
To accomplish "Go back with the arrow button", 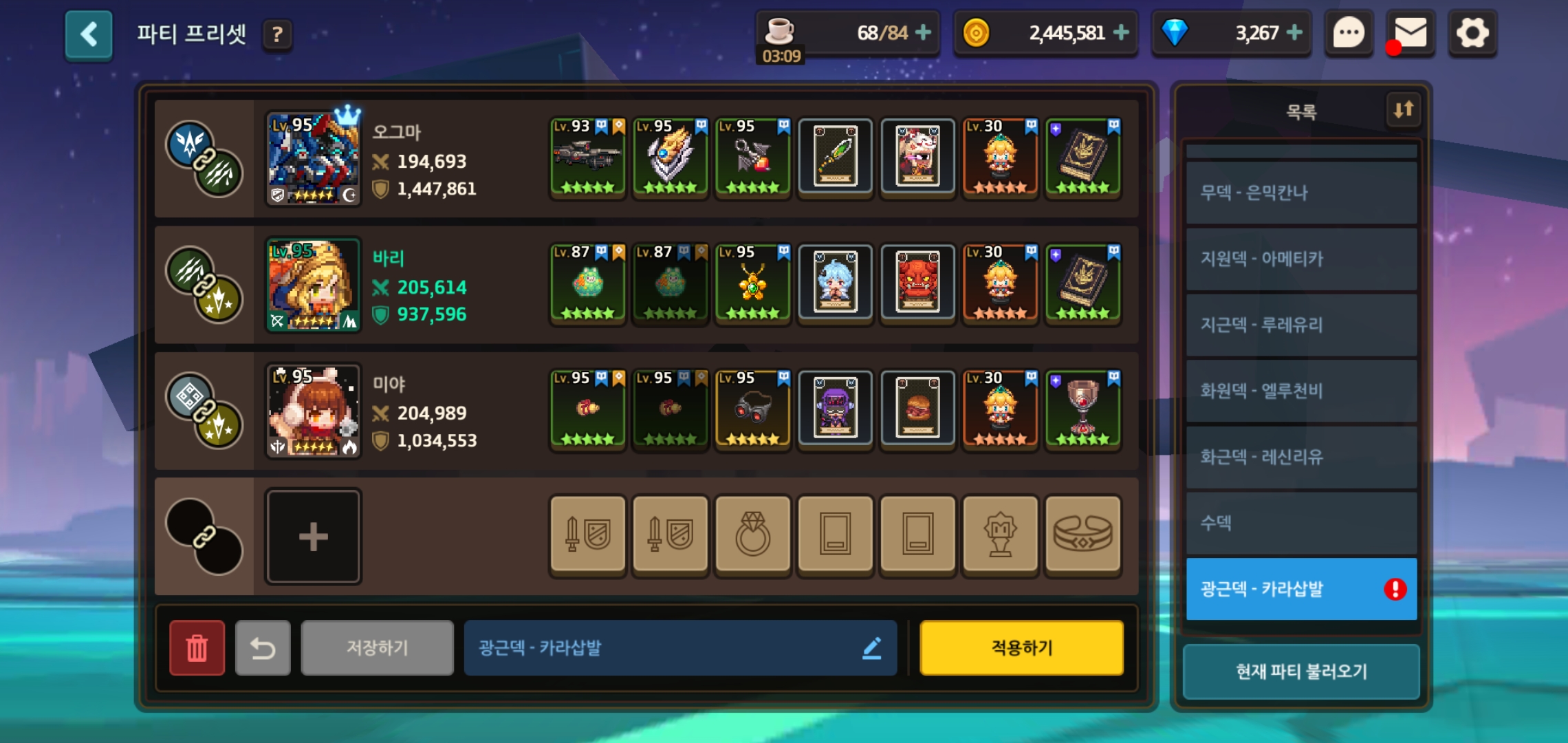I will pyautogui.click(x=89, y=34).
